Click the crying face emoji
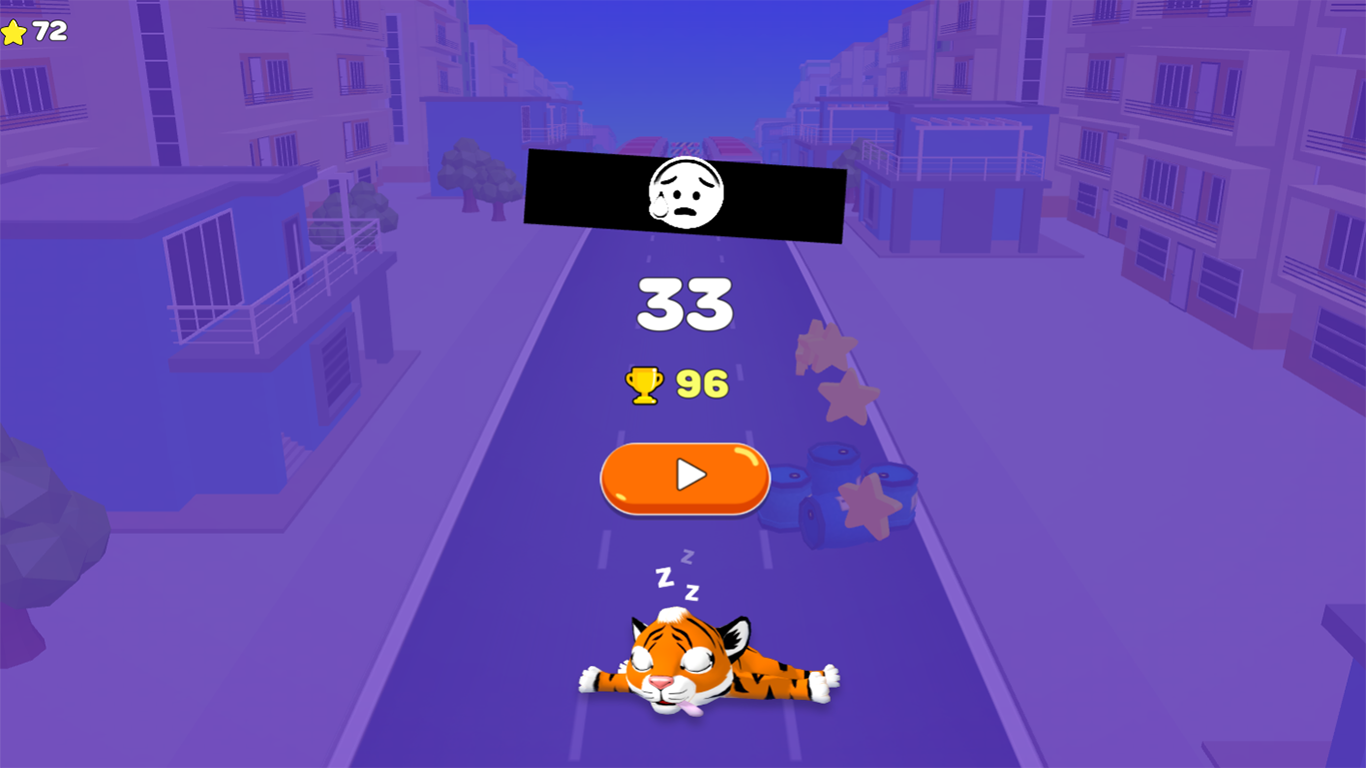The image size is (1366, 768). pos(685,193)
